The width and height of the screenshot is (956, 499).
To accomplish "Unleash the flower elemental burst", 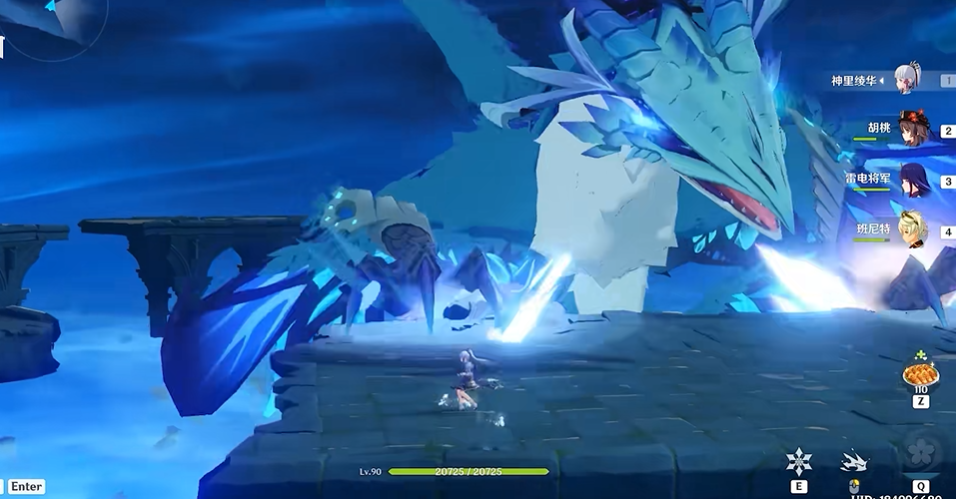I will pyautogui.click(x=920, y=452).
